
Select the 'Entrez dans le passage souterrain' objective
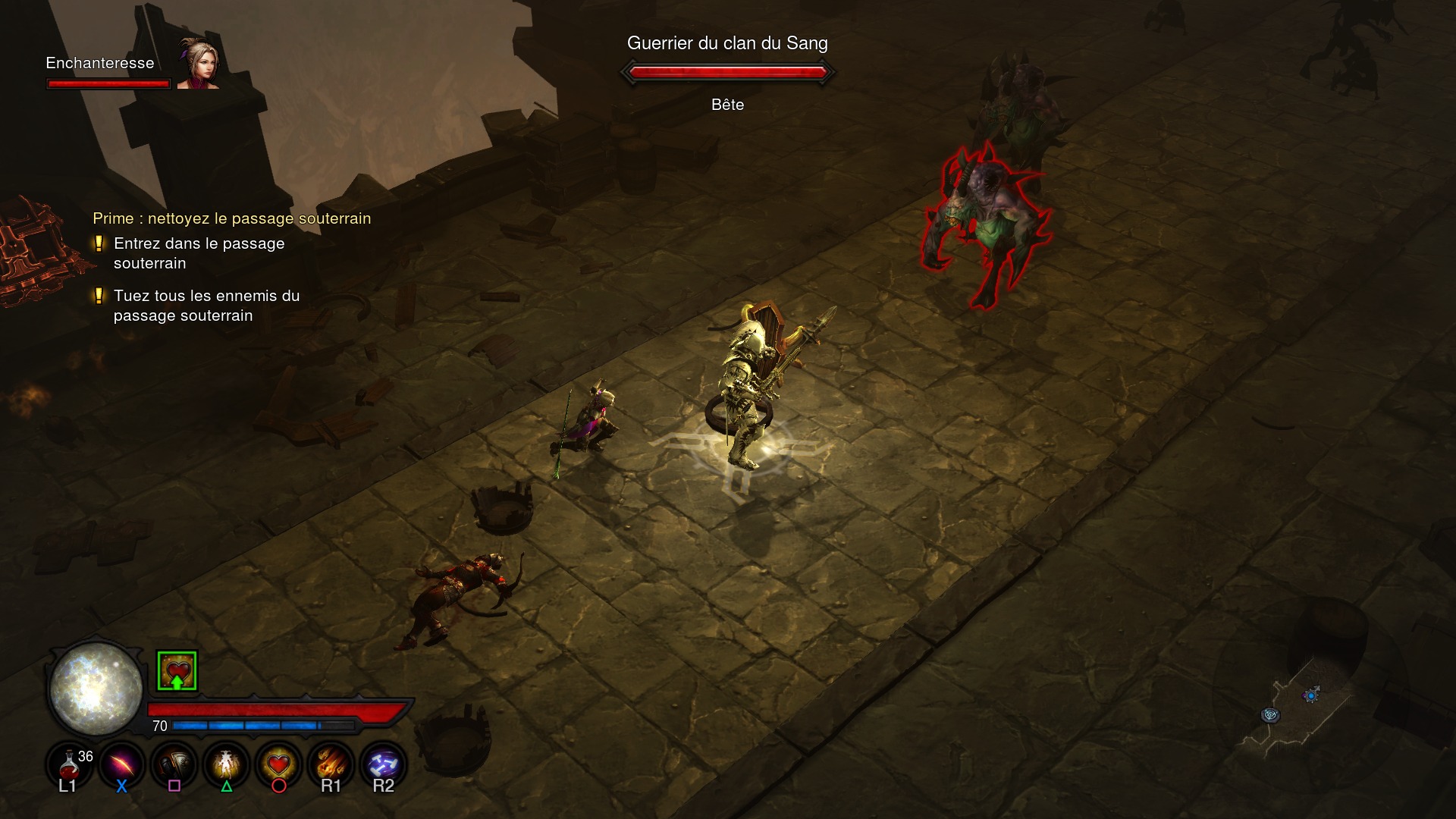(x=199, y=253)
